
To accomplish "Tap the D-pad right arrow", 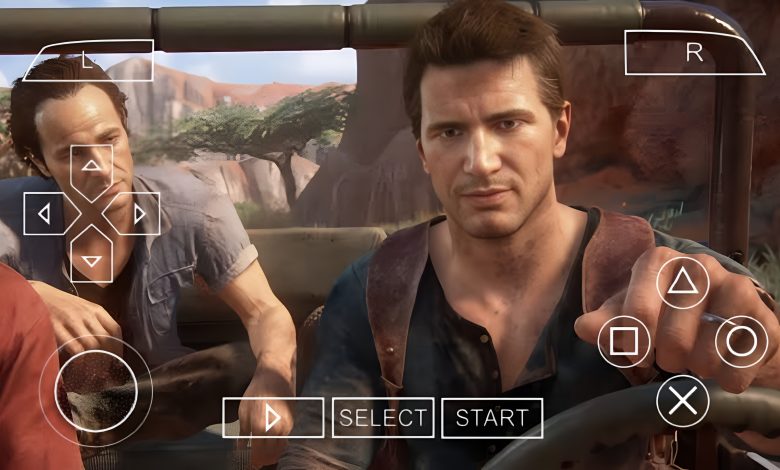I will point(138,213).
